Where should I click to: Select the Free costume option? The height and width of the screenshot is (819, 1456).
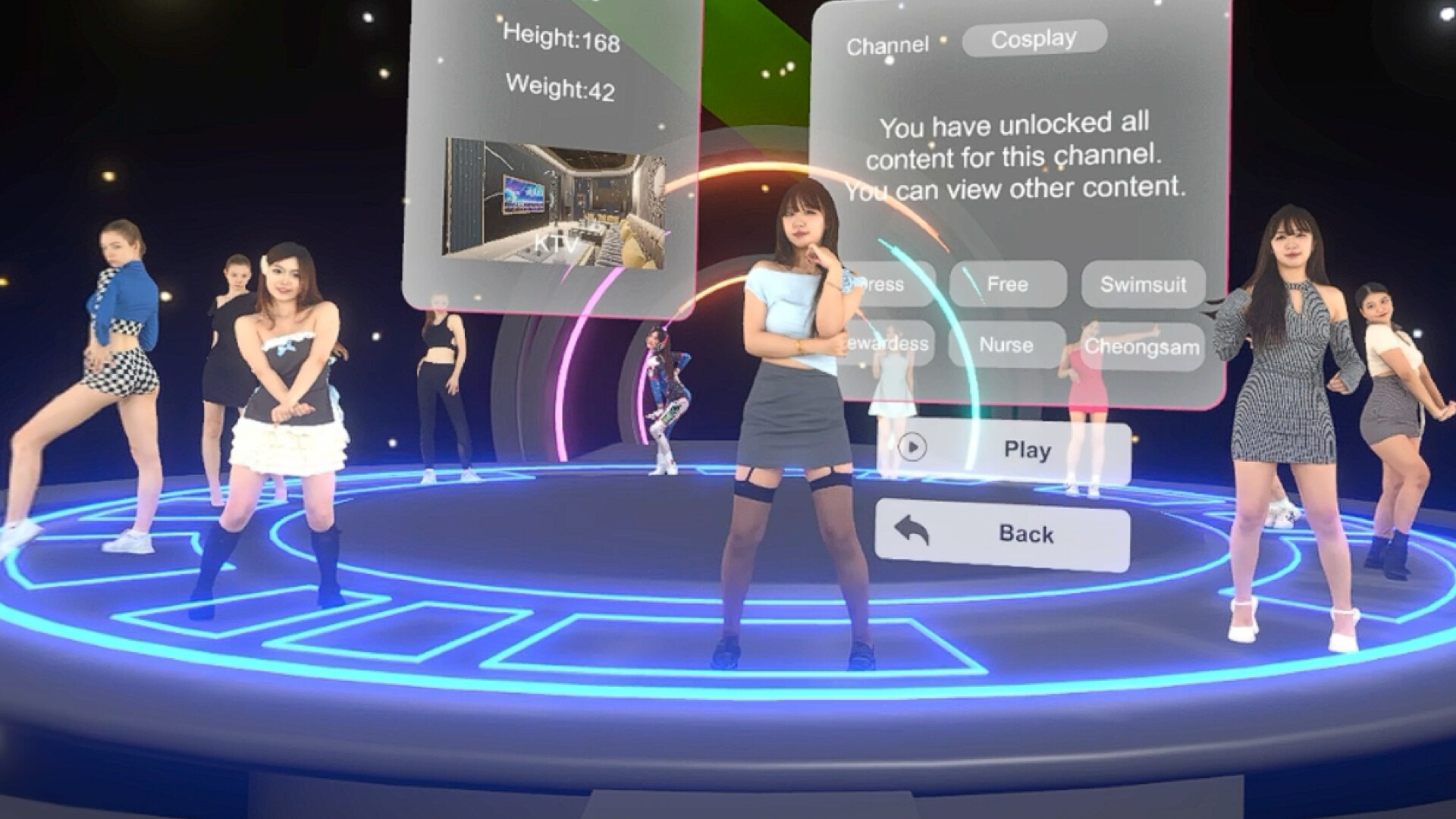(1009, 285)
